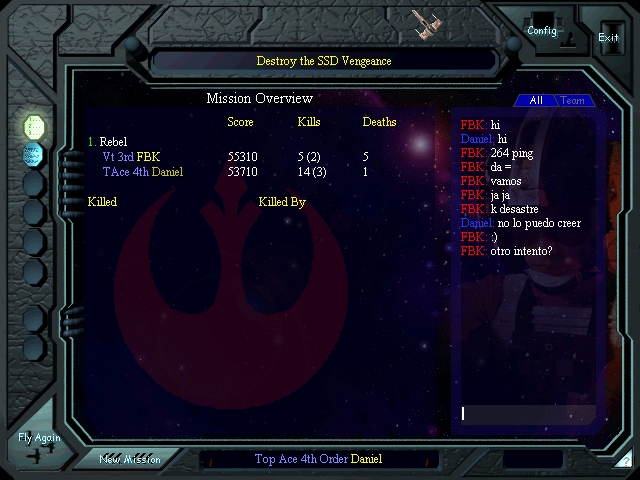This screenshot has height=480, width=640.
Task: Select player row Vt 3rd FBK
Action: [131, 157]
